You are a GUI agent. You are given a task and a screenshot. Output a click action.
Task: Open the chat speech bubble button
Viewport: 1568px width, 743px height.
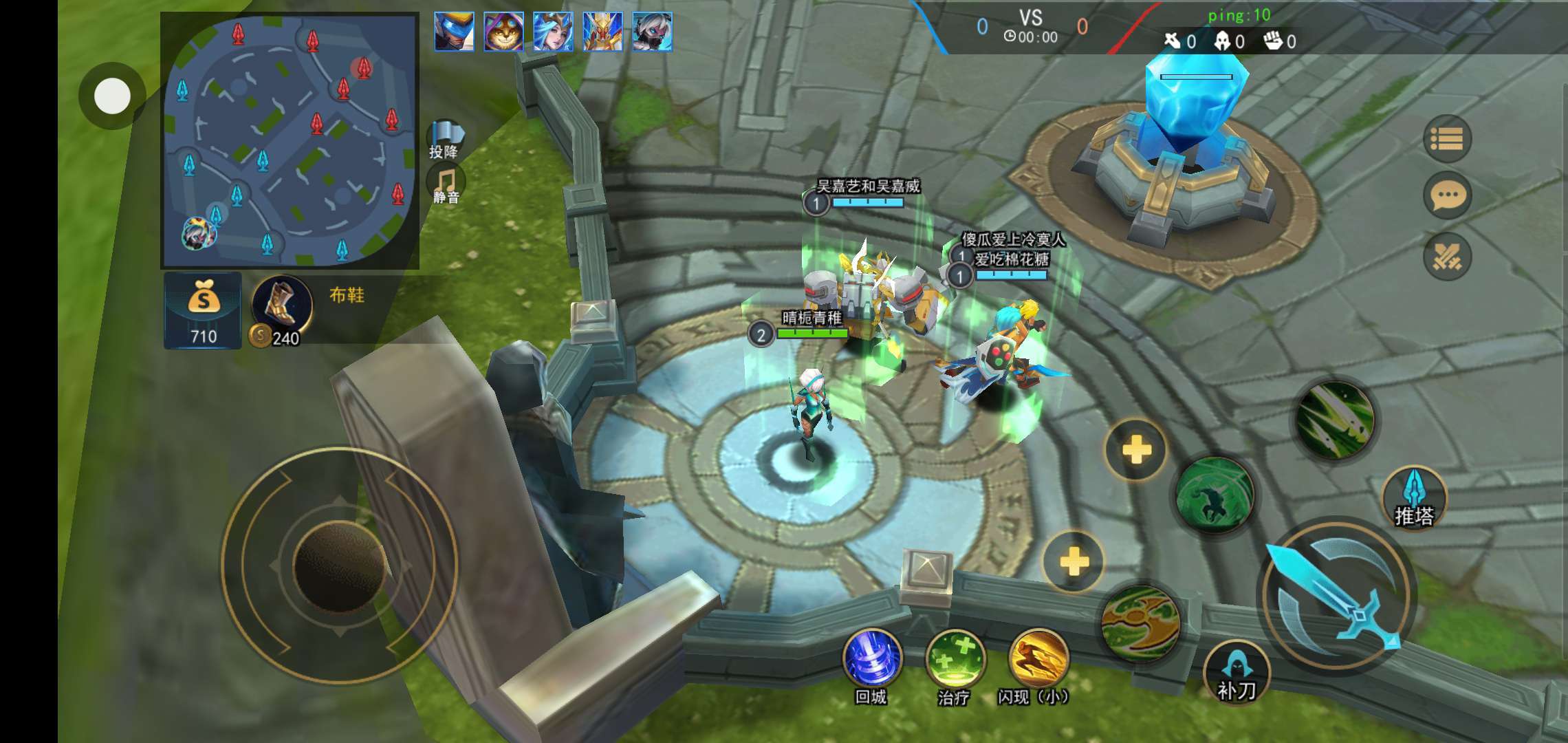pyautogui.click(x=1448, y=195)
